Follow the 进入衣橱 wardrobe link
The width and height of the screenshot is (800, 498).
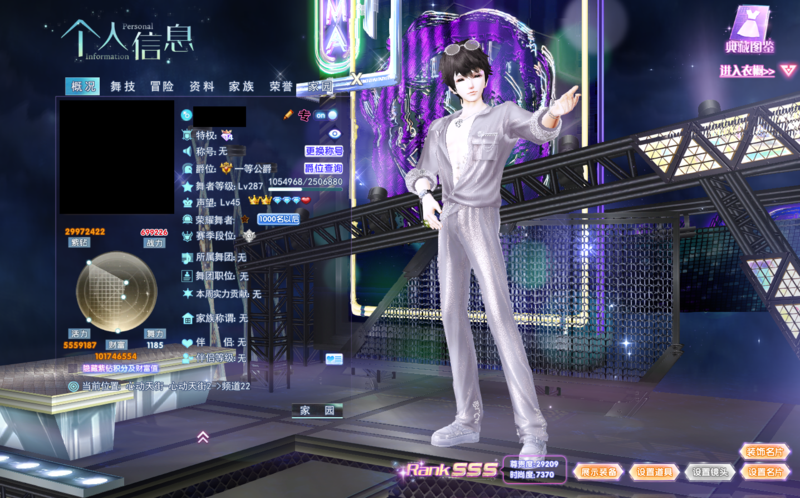pos(747,71)
